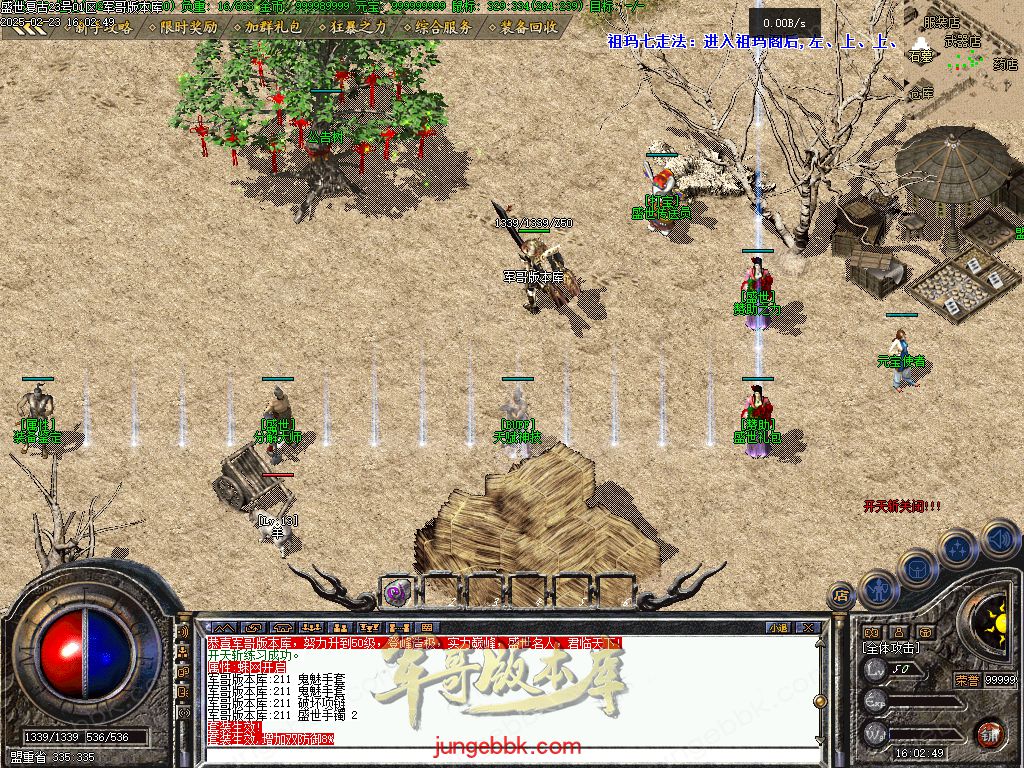Switch the 全体攻击 attack mode label
Viewport: 1024px width, 768px height.
890,648
